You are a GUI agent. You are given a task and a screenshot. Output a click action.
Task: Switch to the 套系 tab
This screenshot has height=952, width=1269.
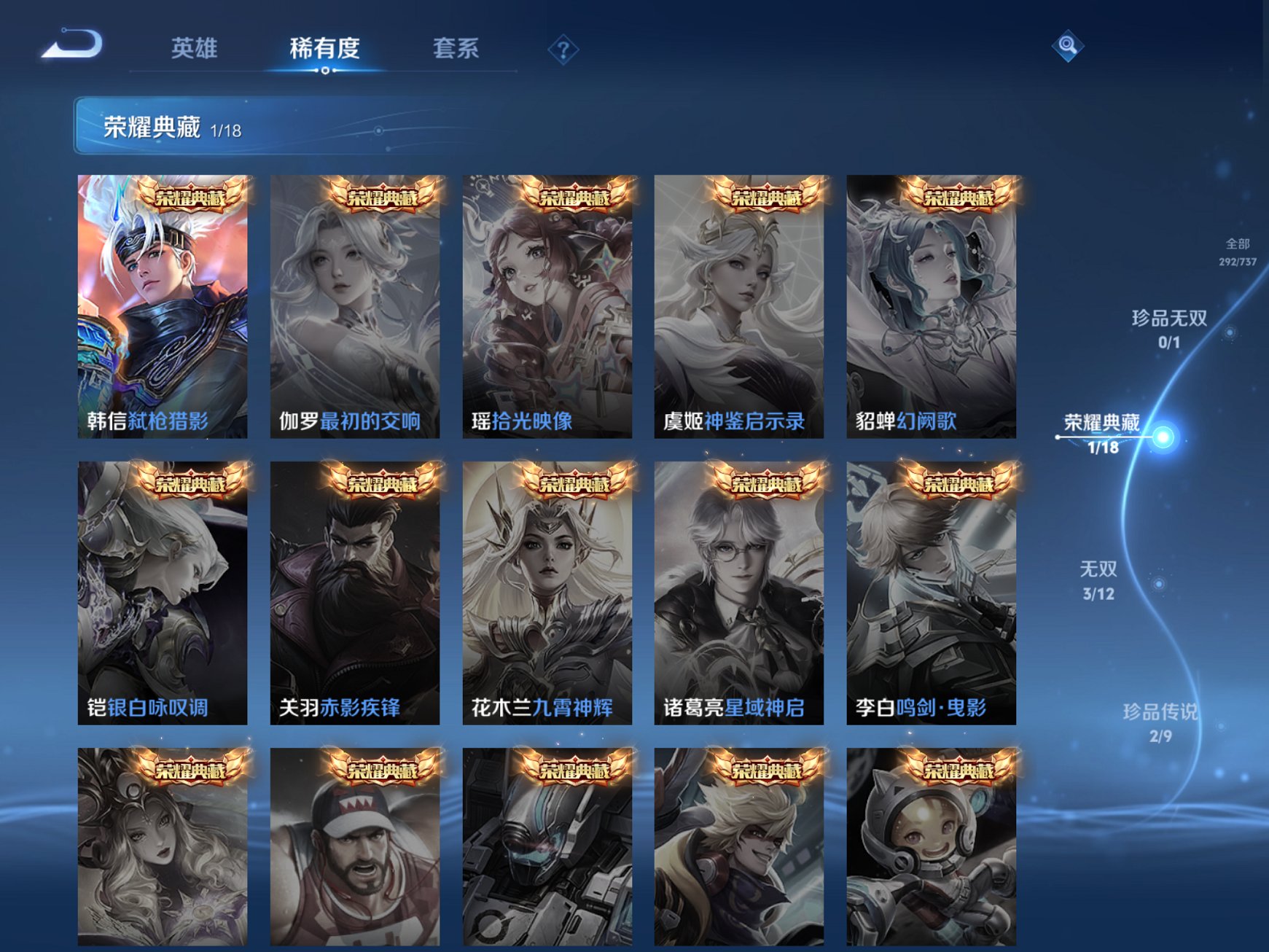(457, 47)
